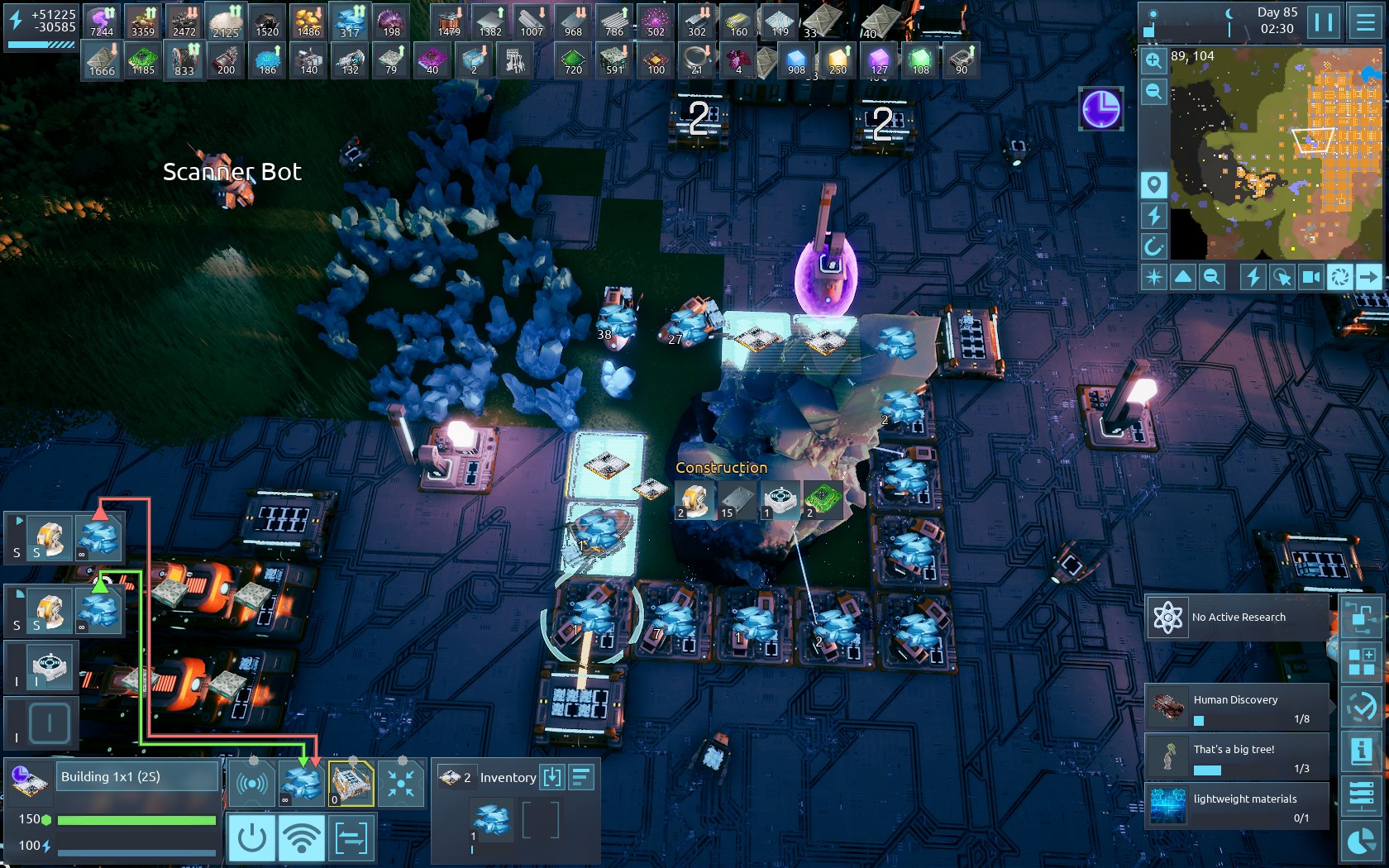The image size is (1389, 868).
Task: Select the That's a big tree! quest
Action: click(1237, 757)
